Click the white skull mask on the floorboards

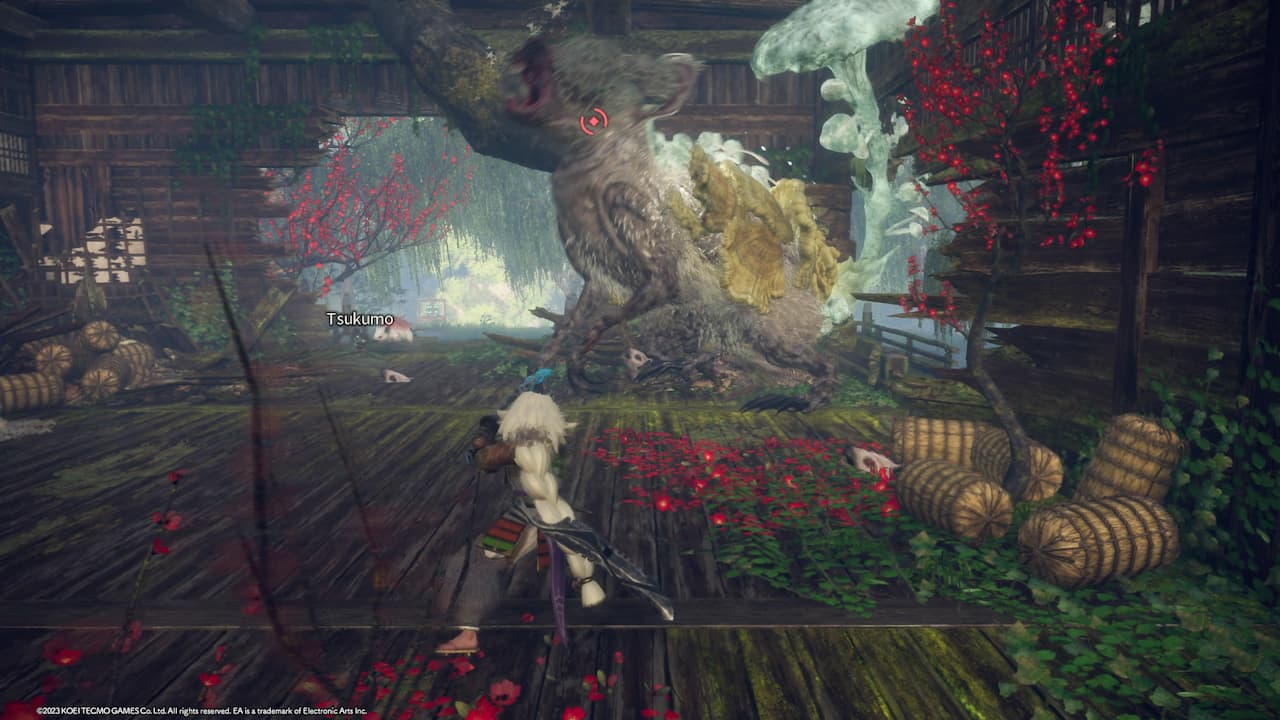click(x=395, y=377)
